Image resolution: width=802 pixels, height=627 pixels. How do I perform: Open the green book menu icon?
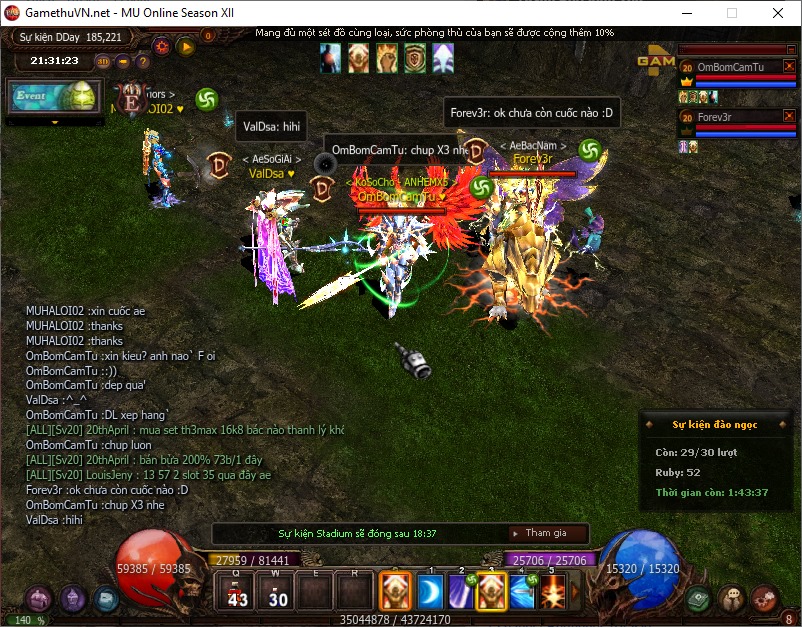click(x=699, y=598)
